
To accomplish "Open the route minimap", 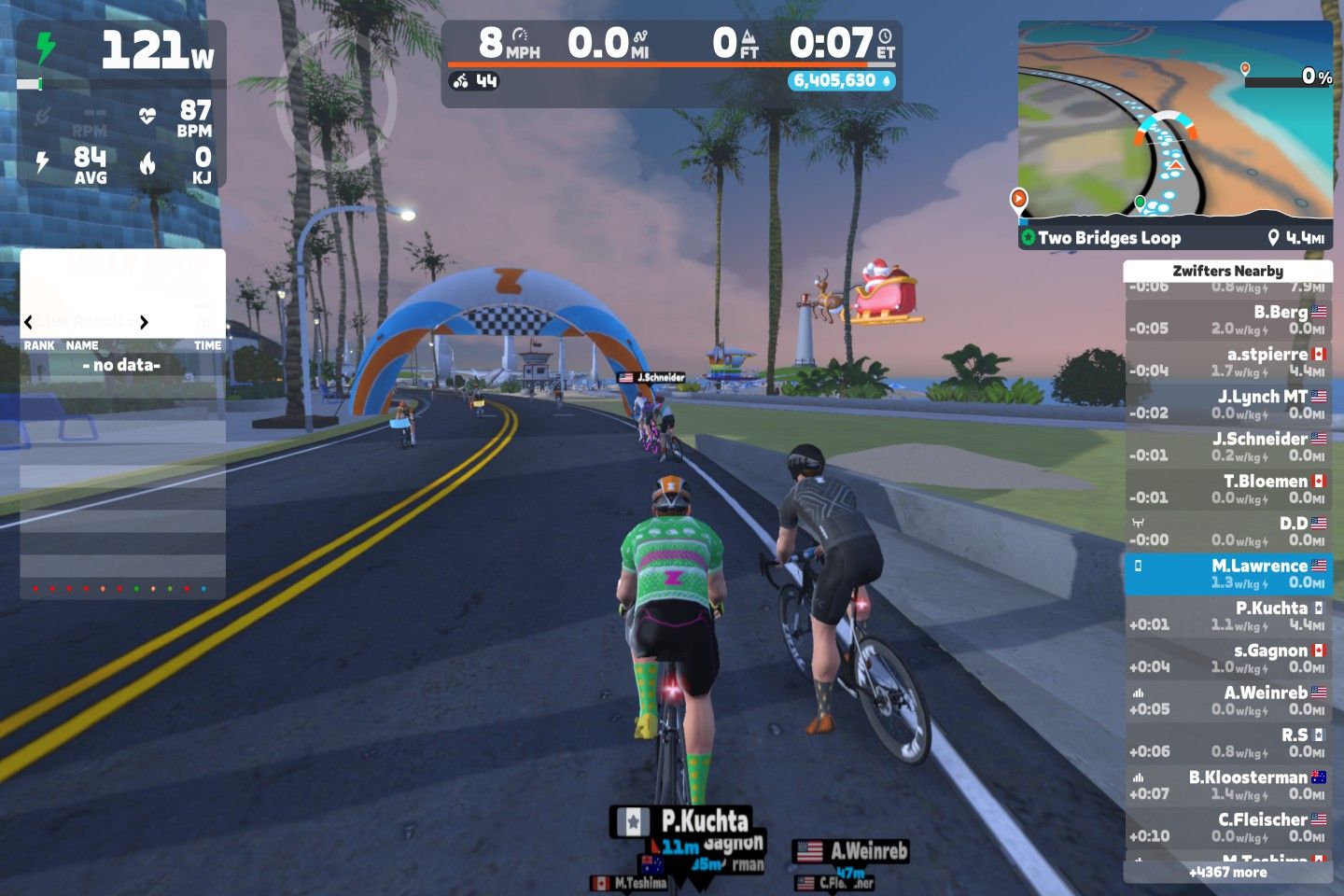I will pos(1174,121).
